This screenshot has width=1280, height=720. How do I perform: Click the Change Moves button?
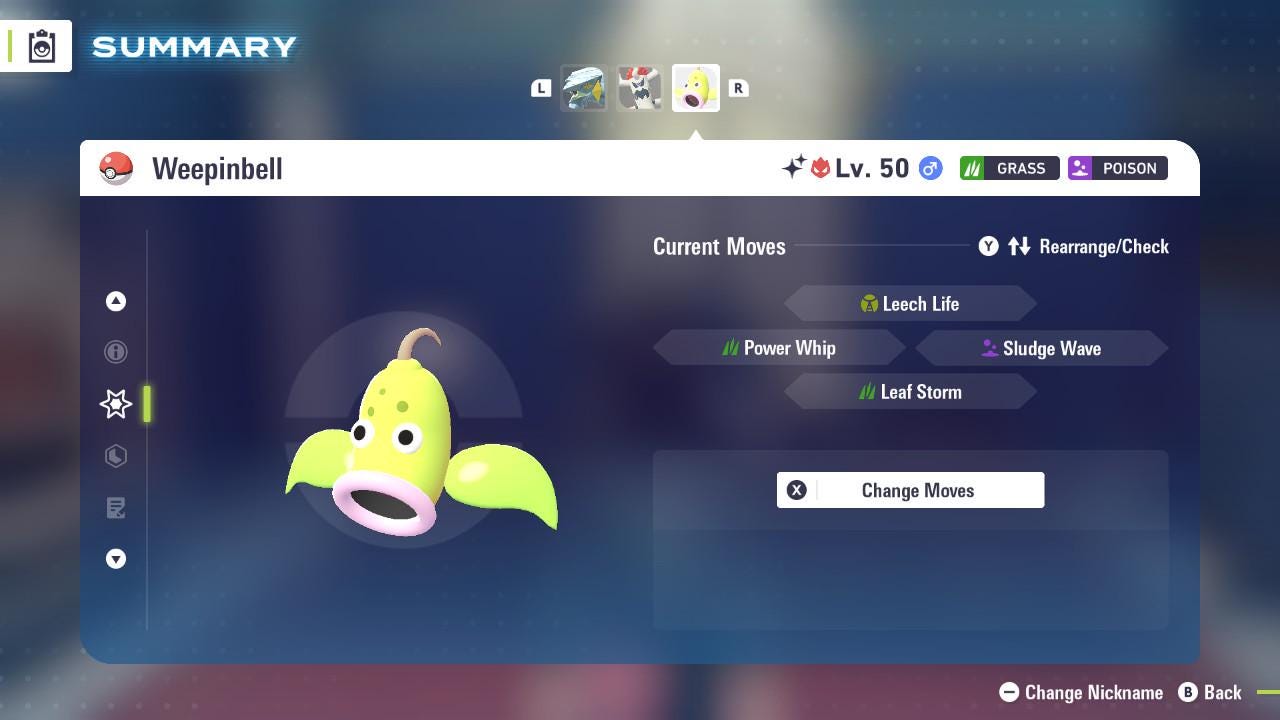coord(910,490)
